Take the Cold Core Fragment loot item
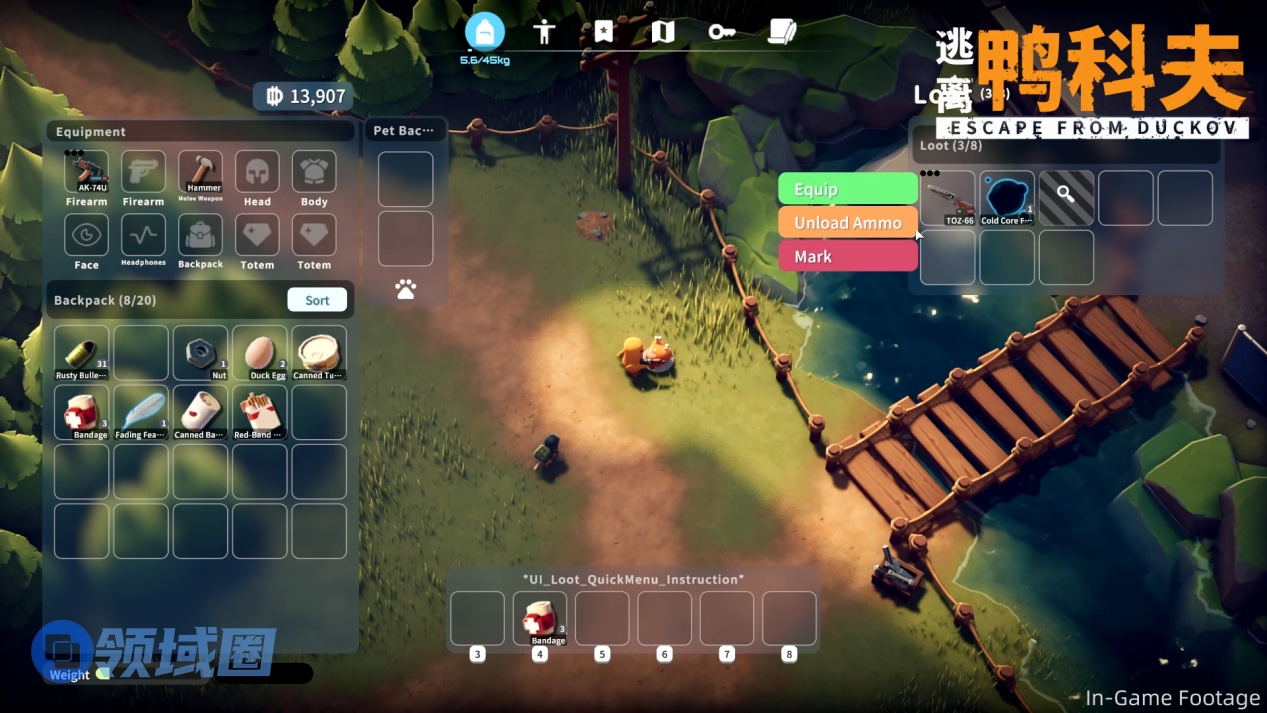The image size is (1267, 713). (1007, 198)
